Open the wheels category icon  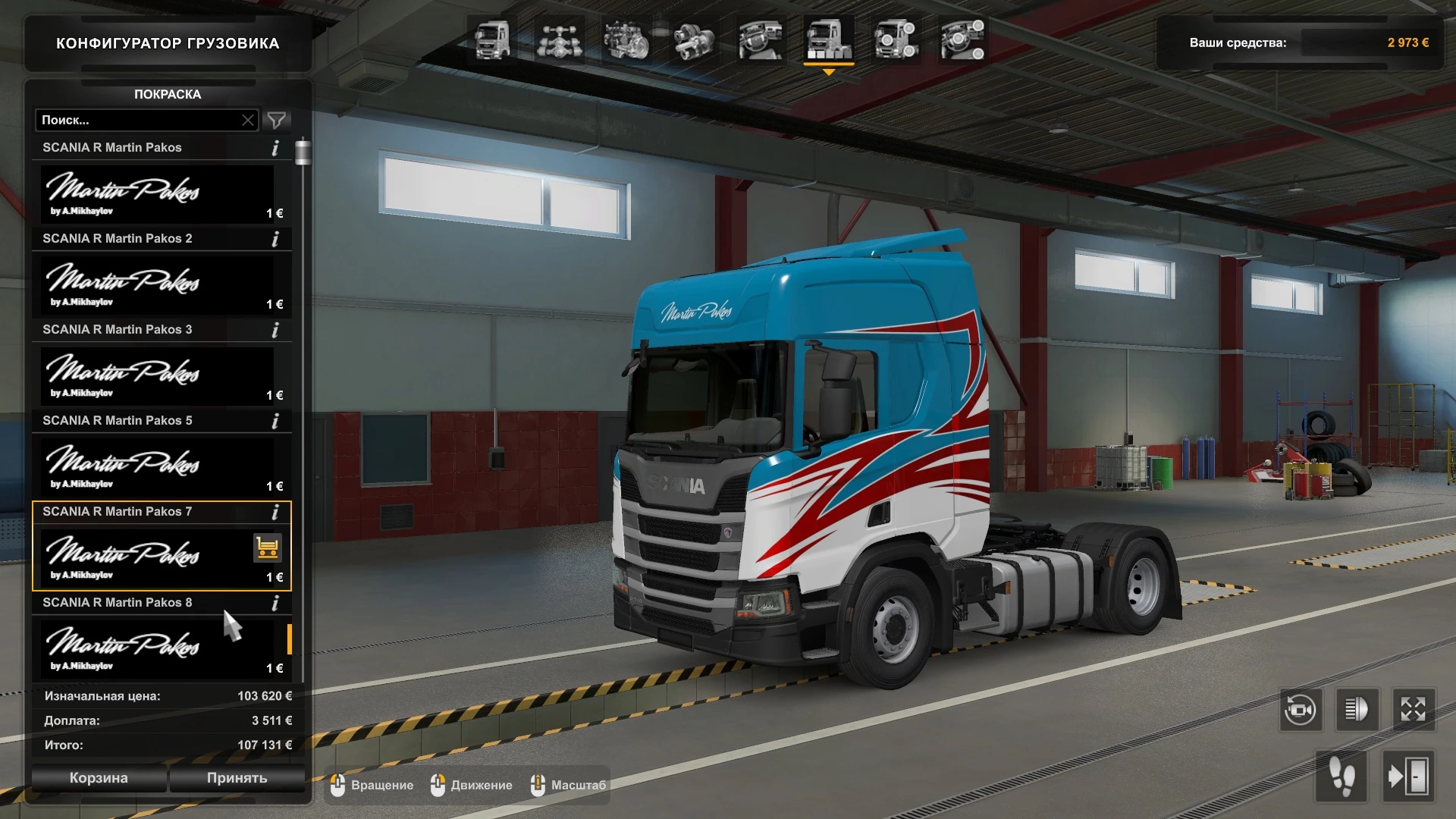[896, 42]
